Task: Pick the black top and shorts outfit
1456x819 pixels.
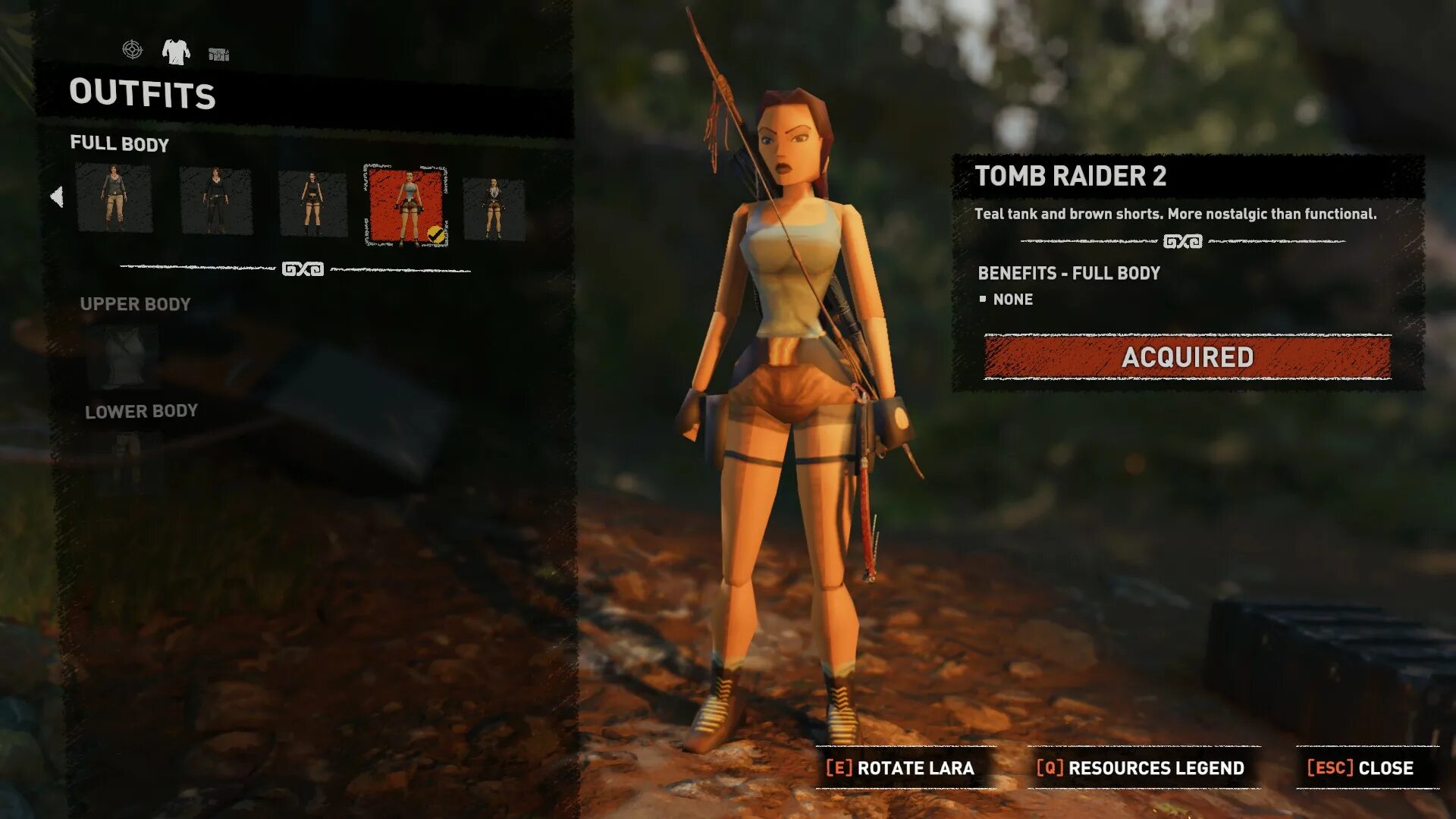Action: tap(312, 203)
